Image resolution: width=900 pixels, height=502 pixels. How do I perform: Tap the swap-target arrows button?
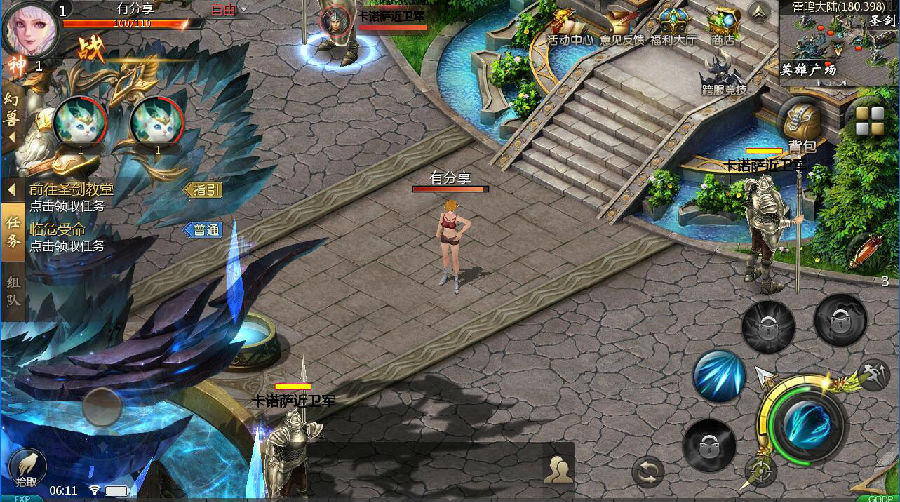pos(648,470)
